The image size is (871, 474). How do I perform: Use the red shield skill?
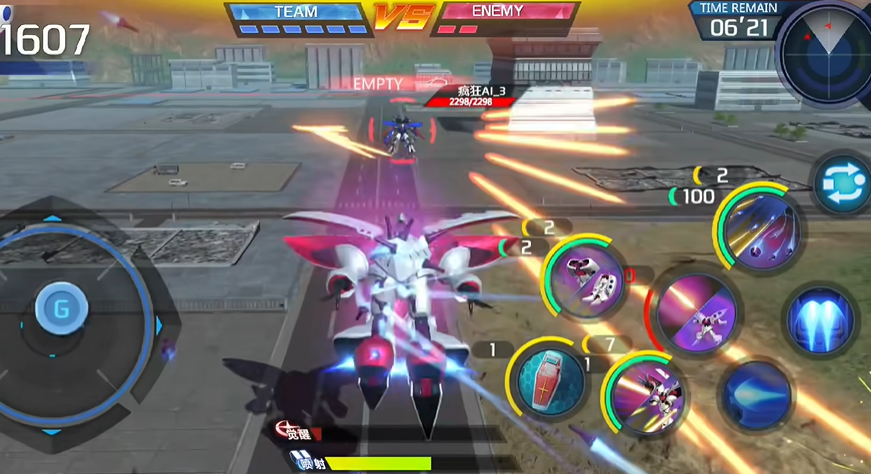point(551,381)
